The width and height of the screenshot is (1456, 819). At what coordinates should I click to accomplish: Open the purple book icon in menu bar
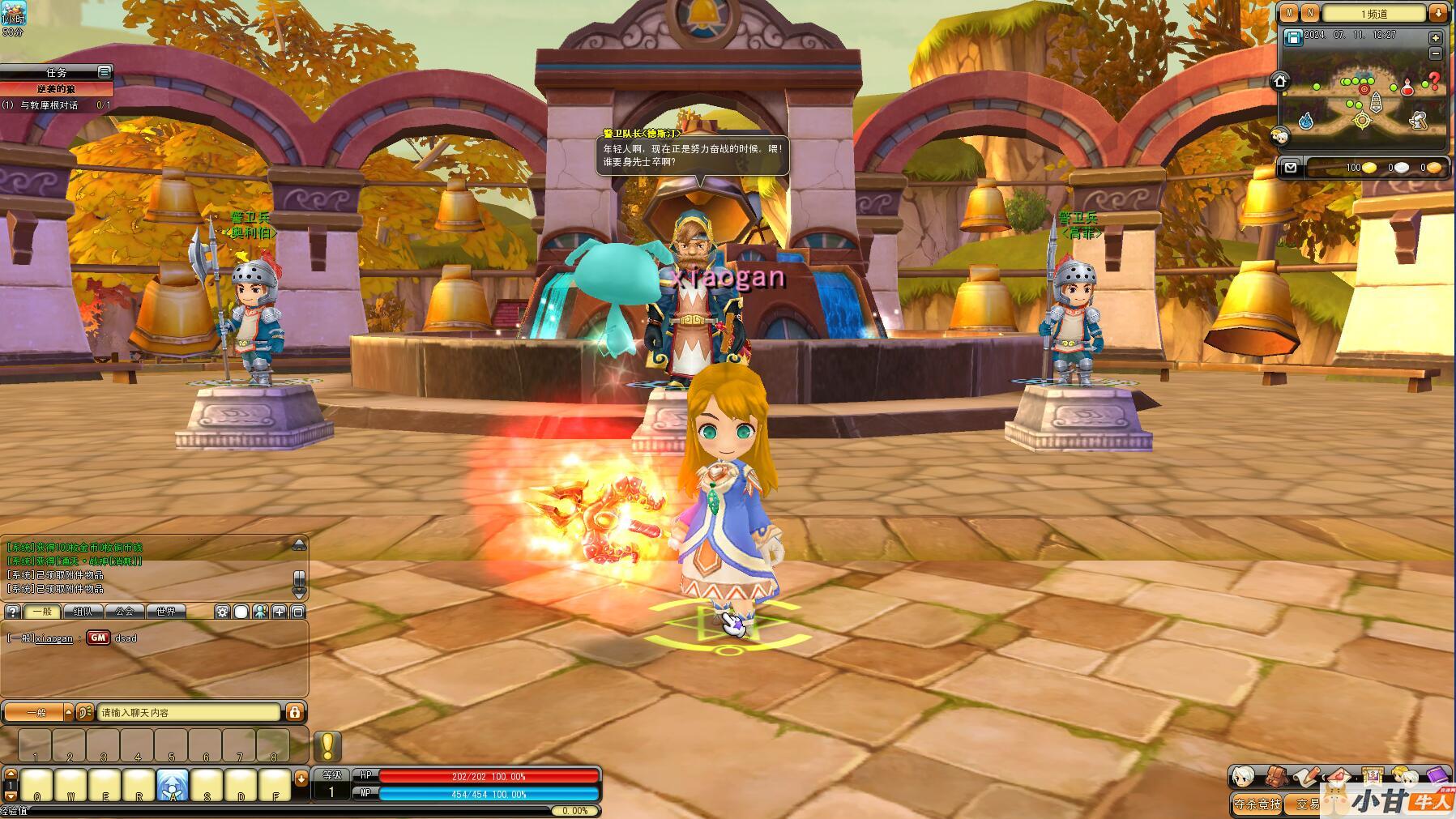pyautogui.click(x=1437, y=777)
